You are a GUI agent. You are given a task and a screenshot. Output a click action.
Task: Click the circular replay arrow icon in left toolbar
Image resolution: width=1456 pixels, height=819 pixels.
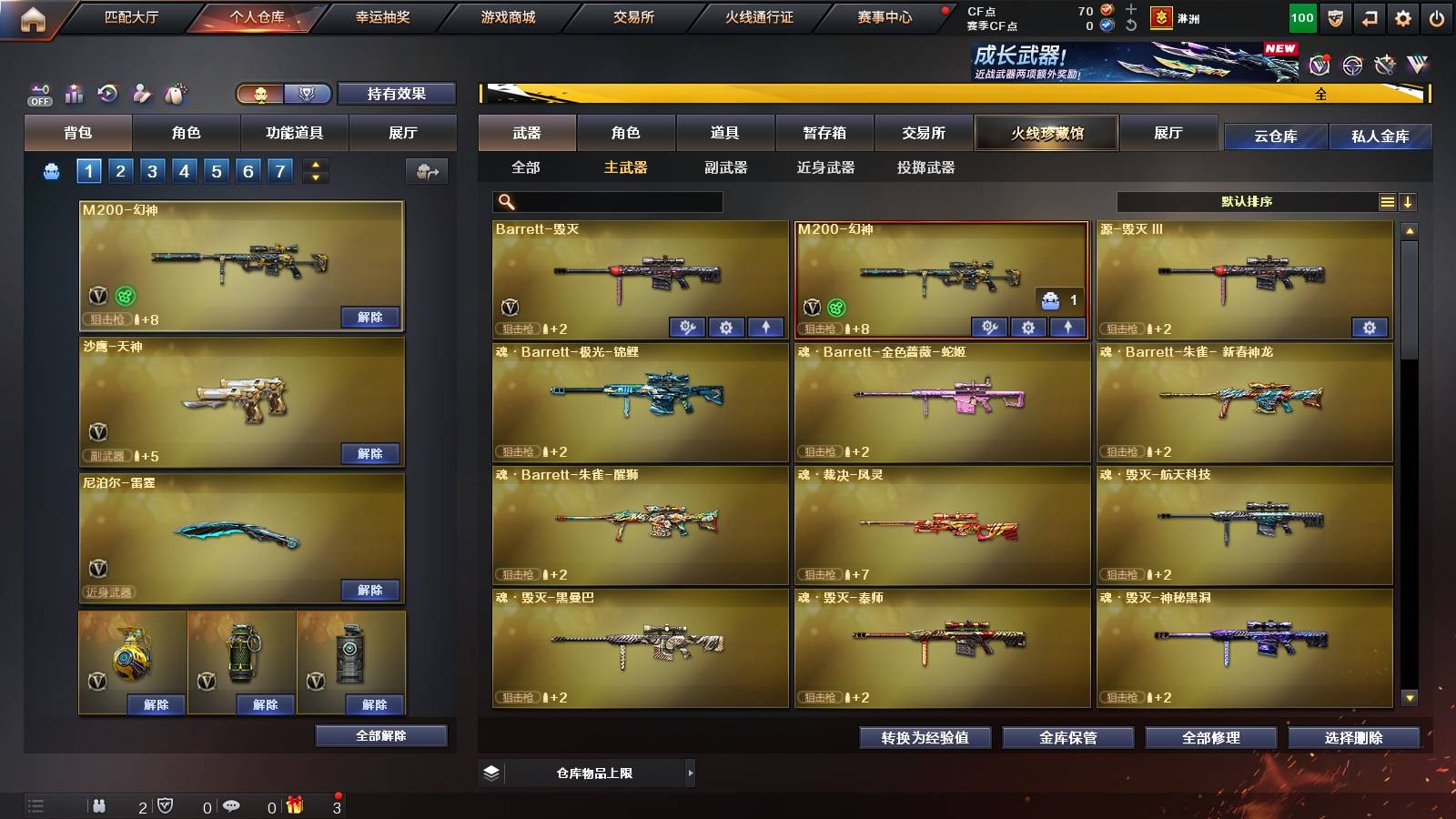click(x=107, y=93)
